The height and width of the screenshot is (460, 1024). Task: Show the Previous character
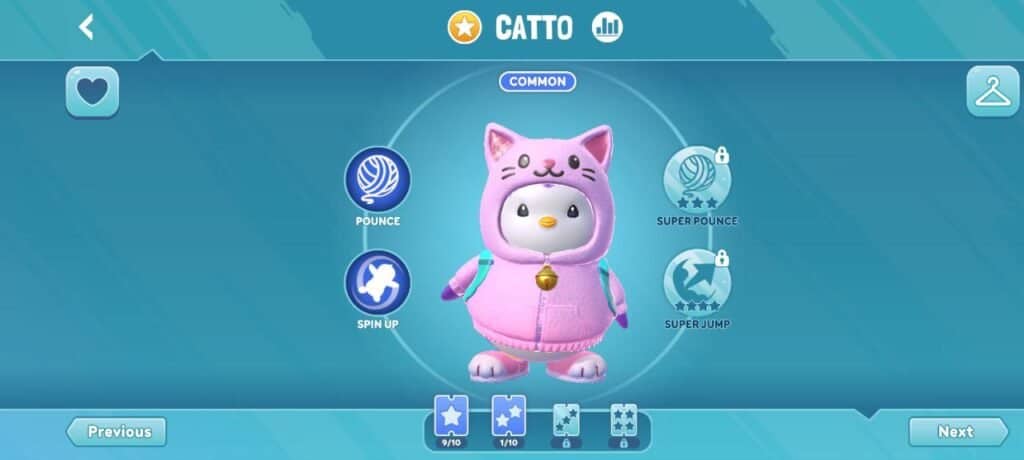tap(117, 432)
